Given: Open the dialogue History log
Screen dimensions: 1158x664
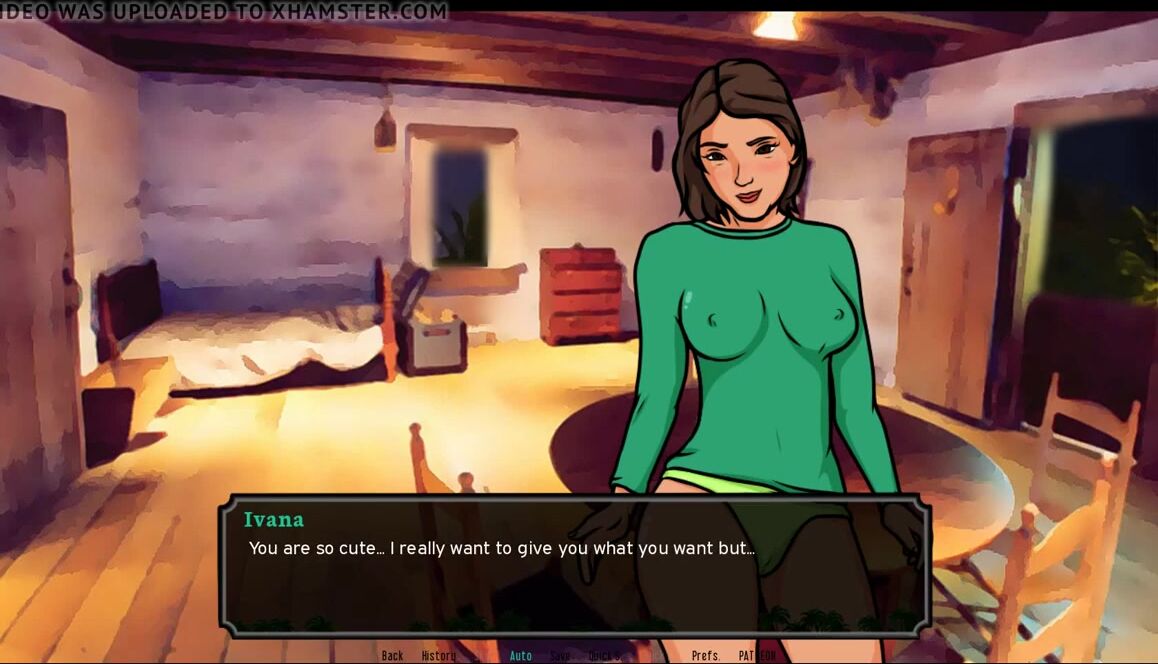Looking at the screenshot, I should pyautogui.click(x=438, y=656).
